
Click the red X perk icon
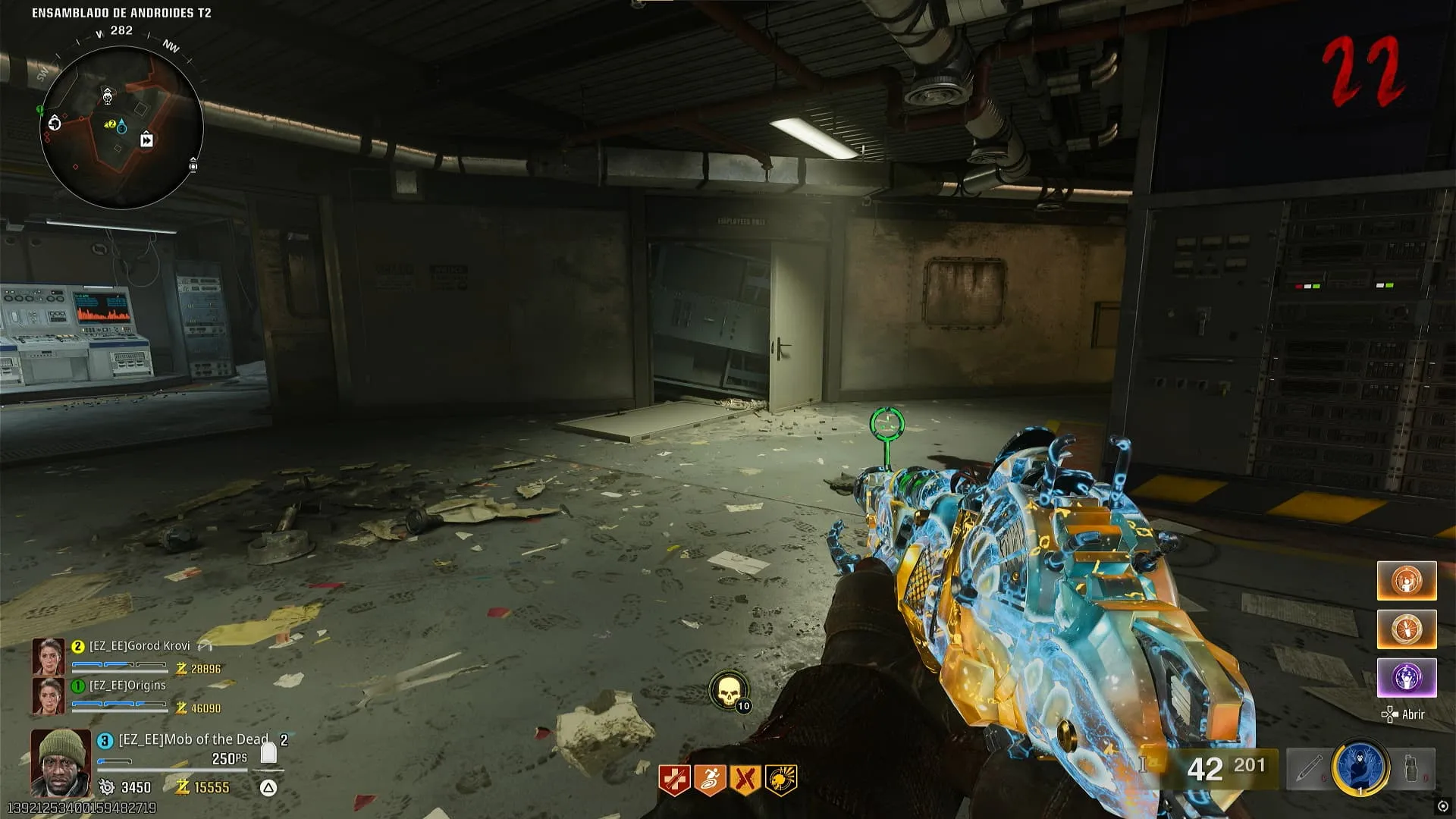pos(745,780)
